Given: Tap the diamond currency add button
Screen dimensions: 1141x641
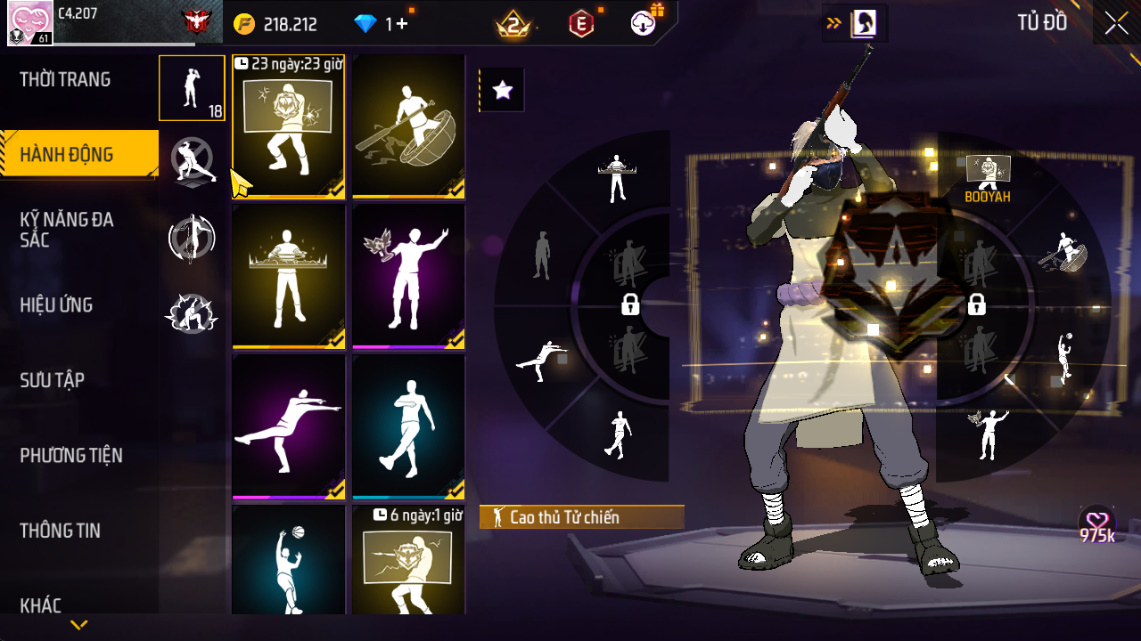Looking at the screenshot, I should [x=401, y=24].
